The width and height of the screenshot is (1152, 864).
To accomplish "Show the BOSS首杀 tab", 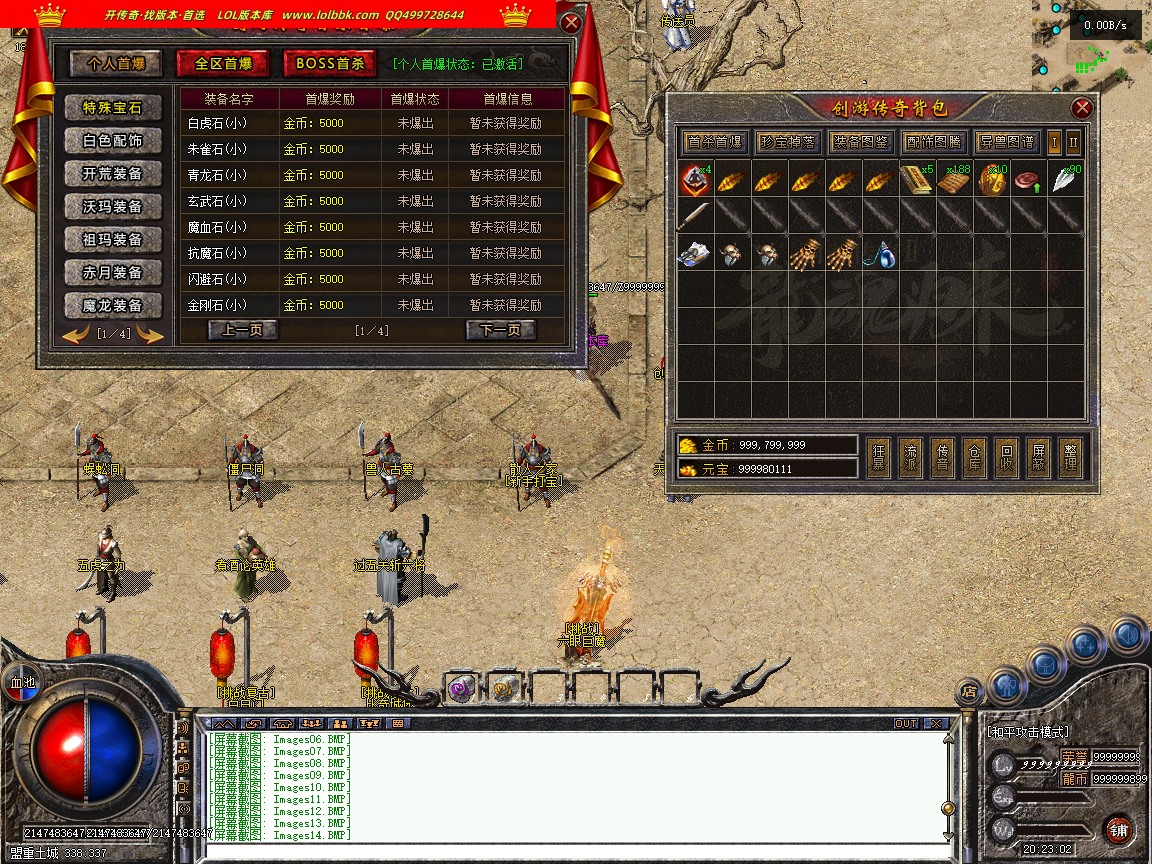I will (330, 64).
